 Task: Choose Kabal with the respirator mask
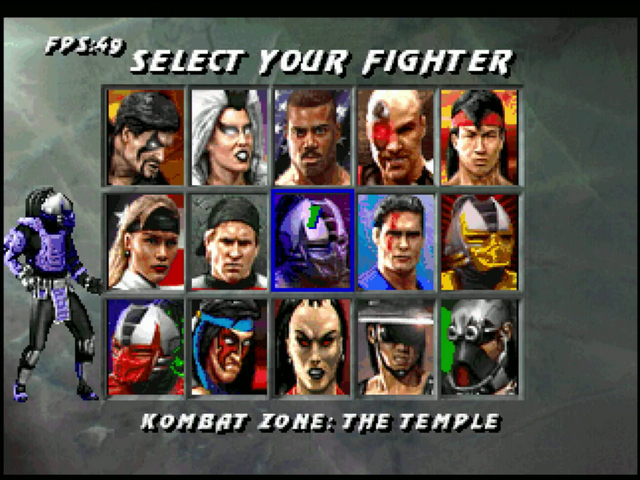pyautogui.click(x=478, y=346)
